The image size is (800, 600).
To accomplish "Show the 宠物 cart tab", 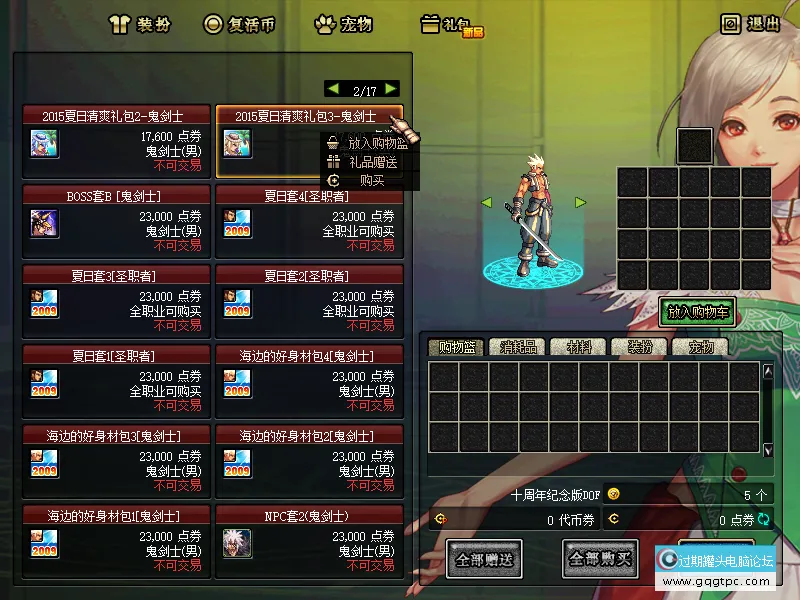I will [x=700, y=347].
